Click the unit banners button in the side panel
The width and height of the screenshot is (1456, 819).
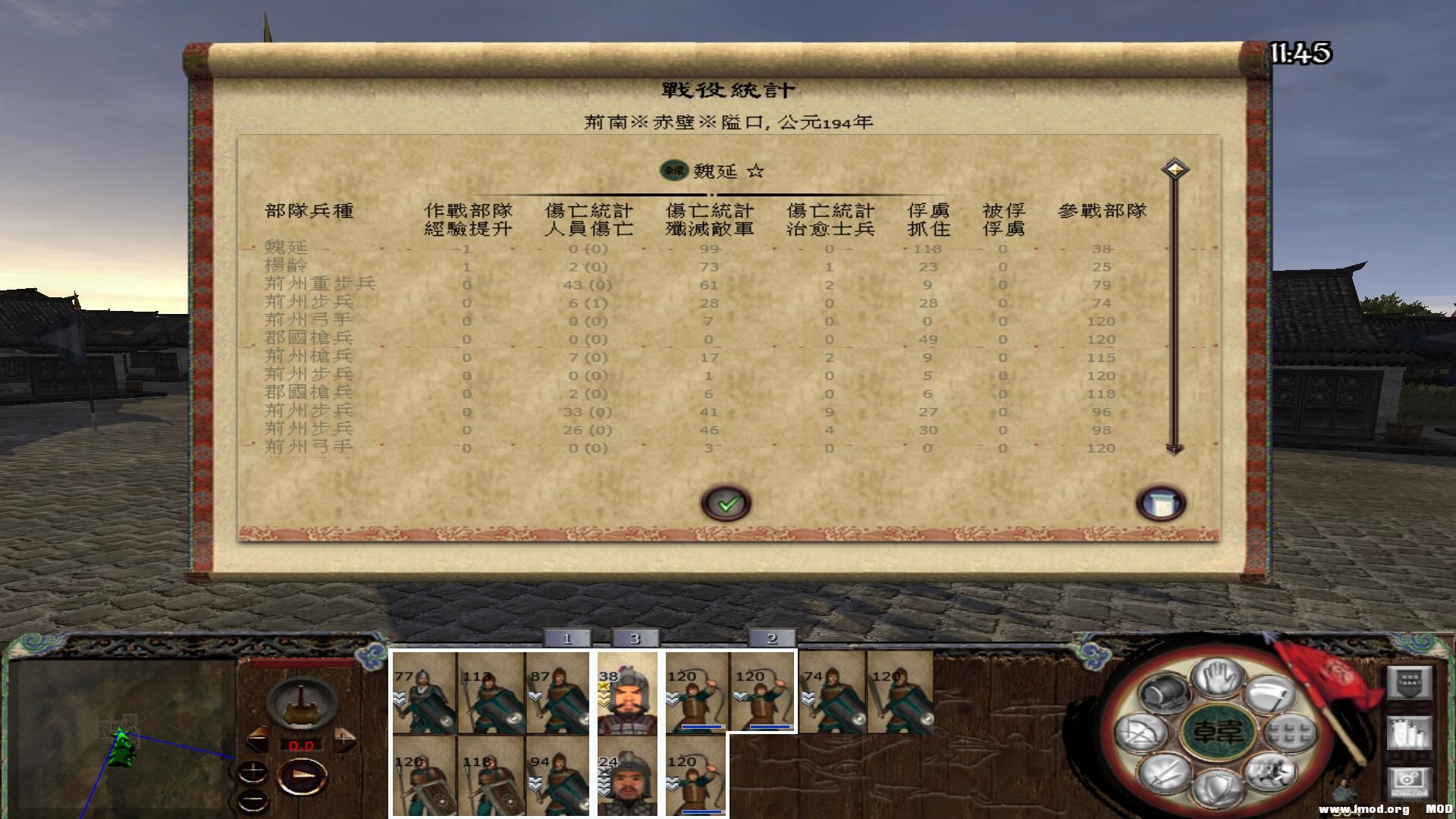(1410, 733)
